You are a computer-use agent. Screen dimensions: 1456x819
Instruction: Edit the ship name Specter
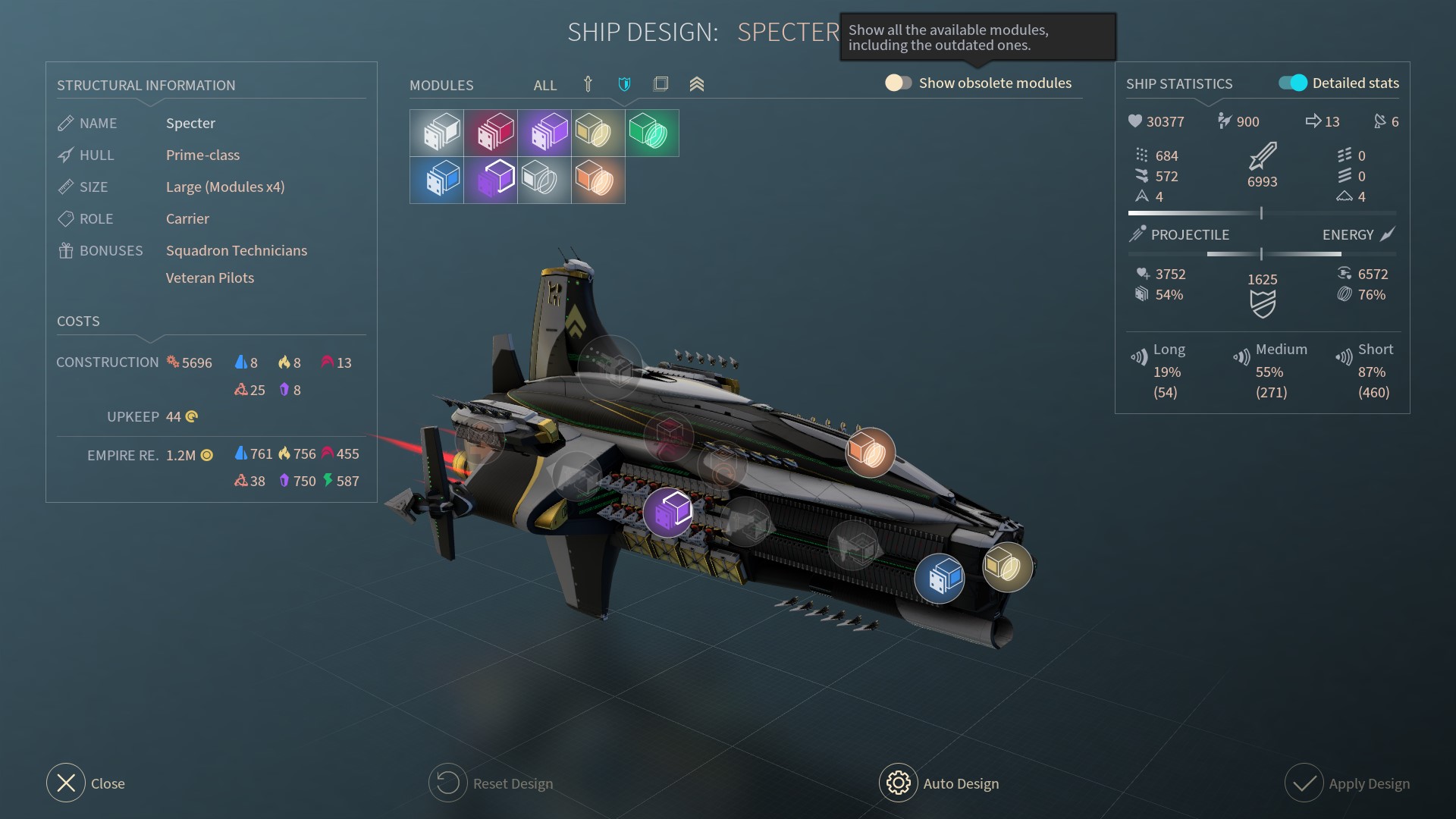point(190,123)
